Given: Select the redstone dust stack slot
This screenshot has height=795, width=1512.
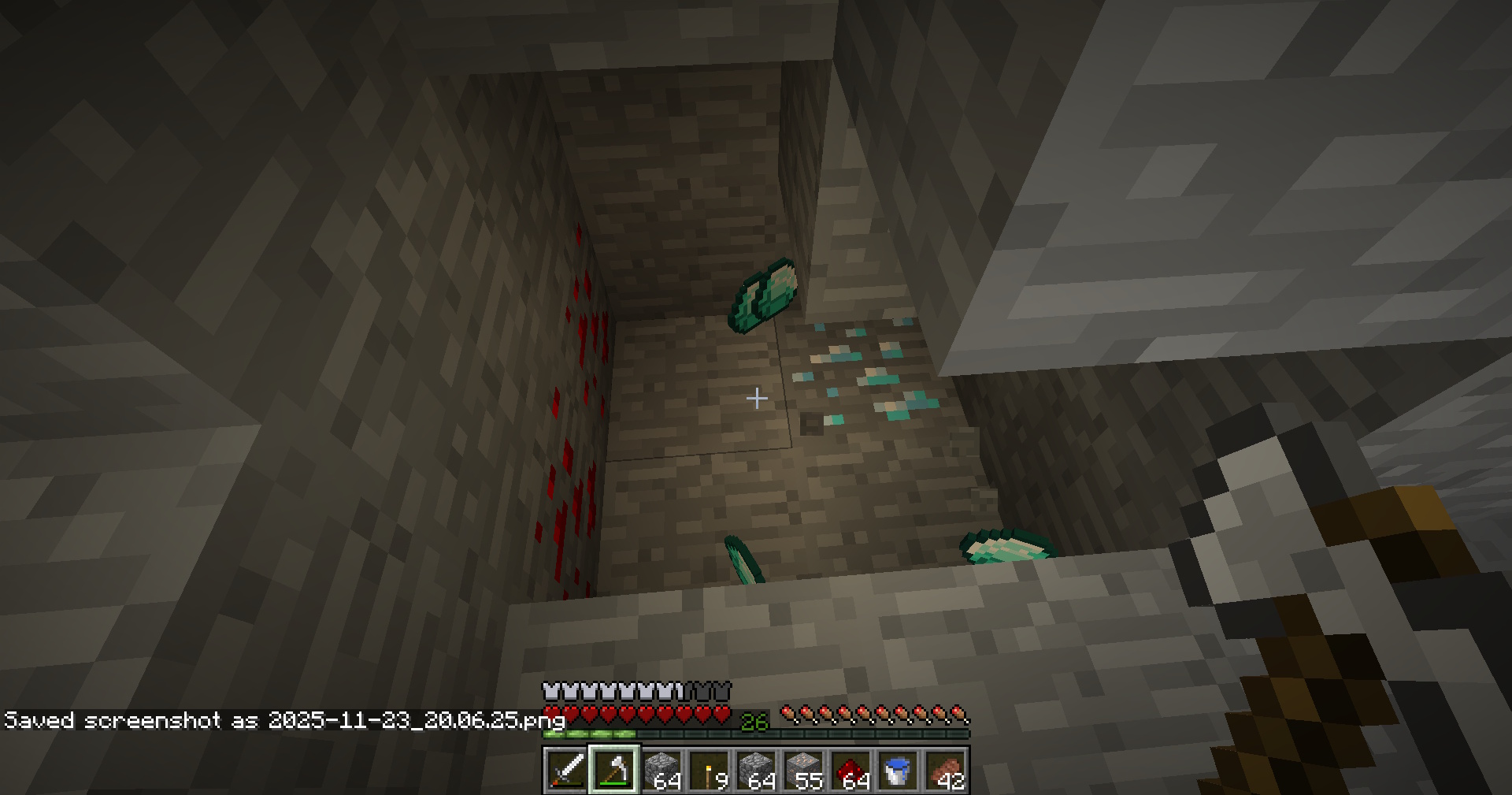Looking at the screenshot, I should [850, 770].
